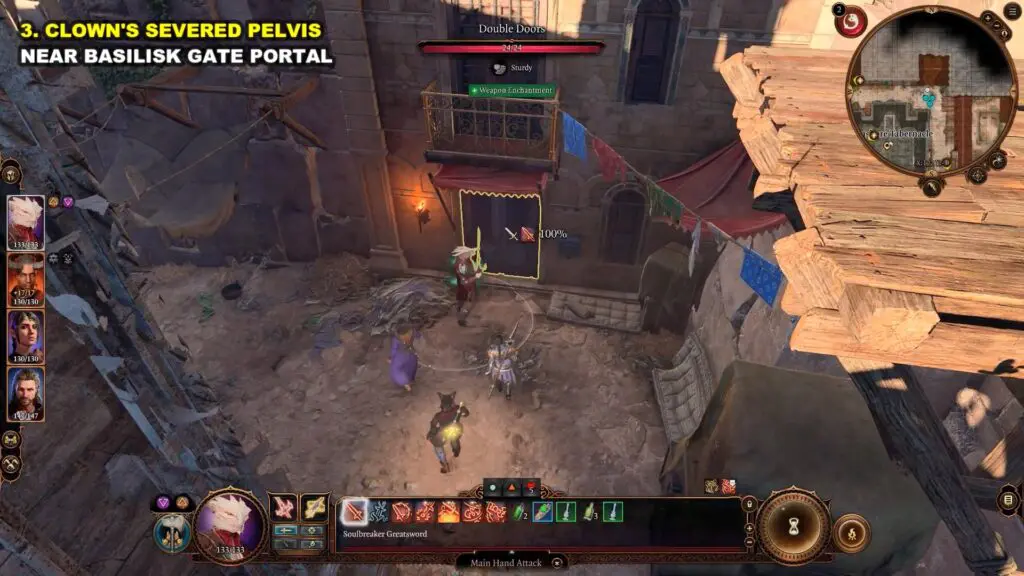This screenshot has width=1024, height=576.
Task: Click the end turn hourglass button
Action: click(x=795, y=525)
